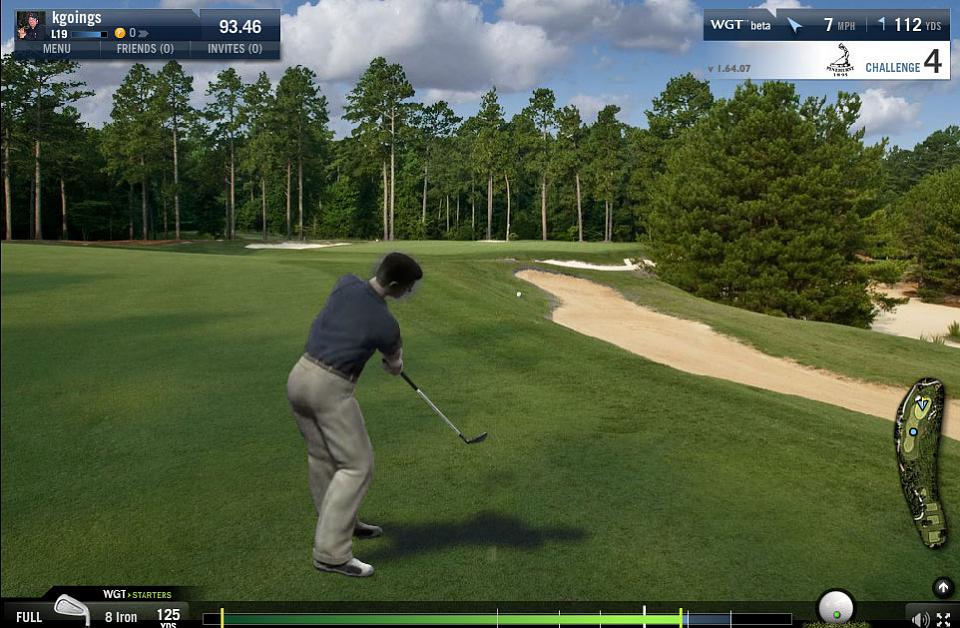The width and height of the screenshot is (960, 628).
Task: Select the golf ball spin icon
Action: pyautogui.click(x=835, y=606)
